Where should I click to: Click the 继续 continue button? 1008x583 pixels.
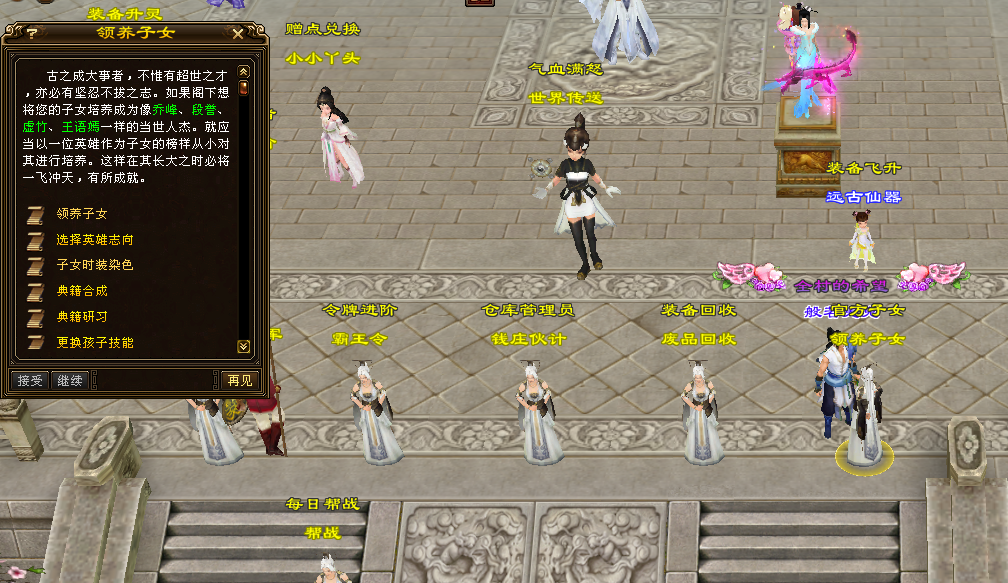point(70,380)
